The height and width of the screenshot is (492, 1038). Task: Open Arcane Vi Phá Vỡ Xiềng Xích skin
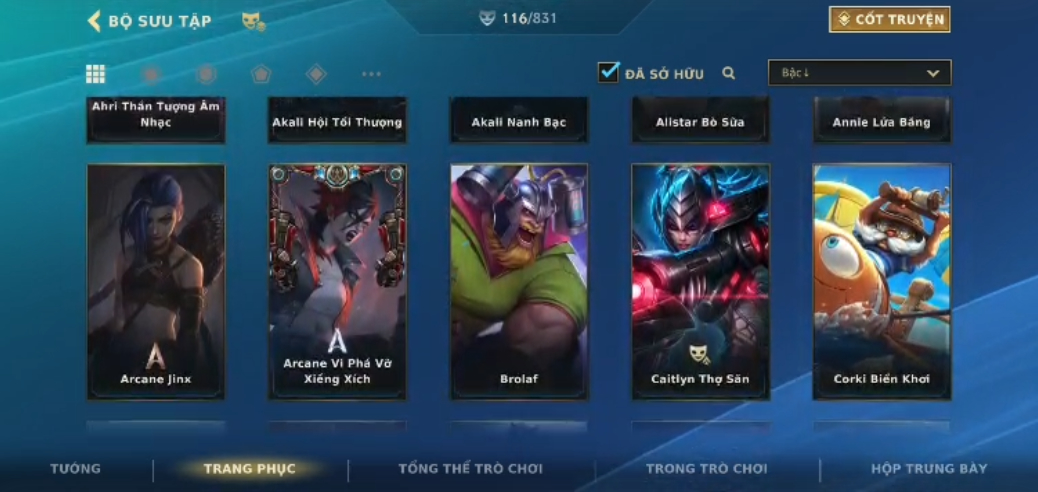[337, 281]
